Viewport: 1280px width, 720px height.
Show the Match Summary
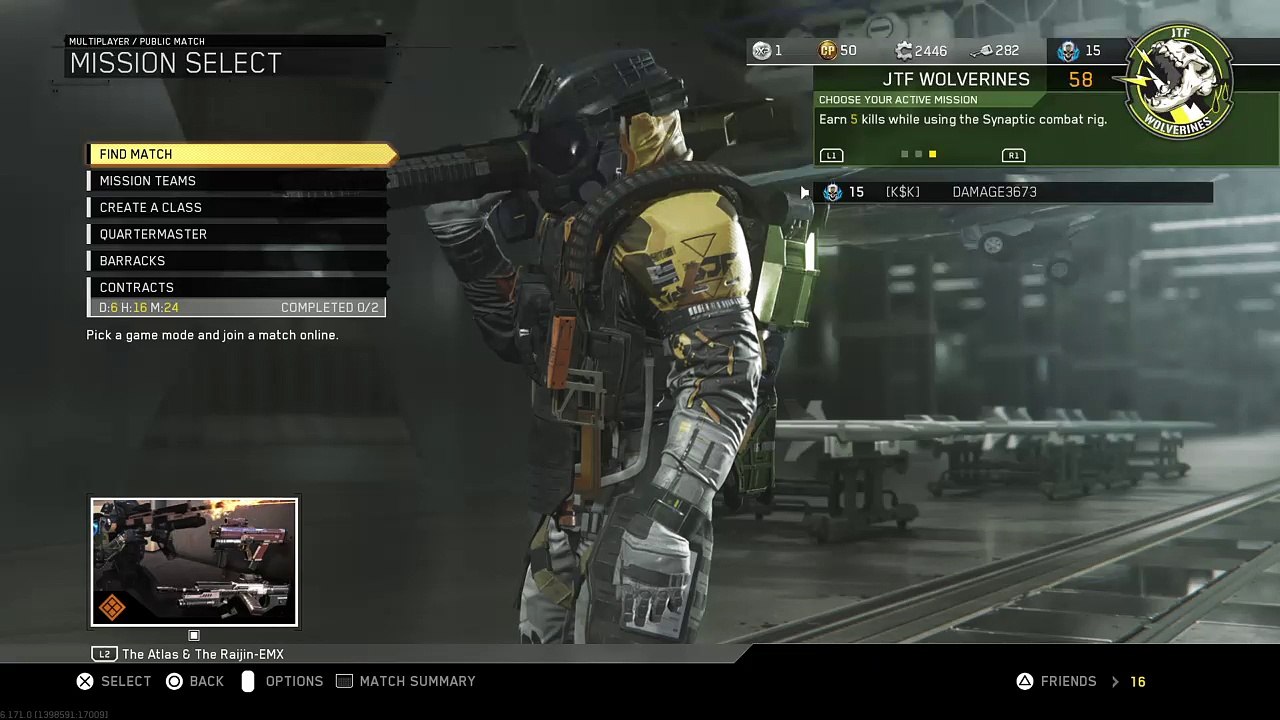(417, 681)
